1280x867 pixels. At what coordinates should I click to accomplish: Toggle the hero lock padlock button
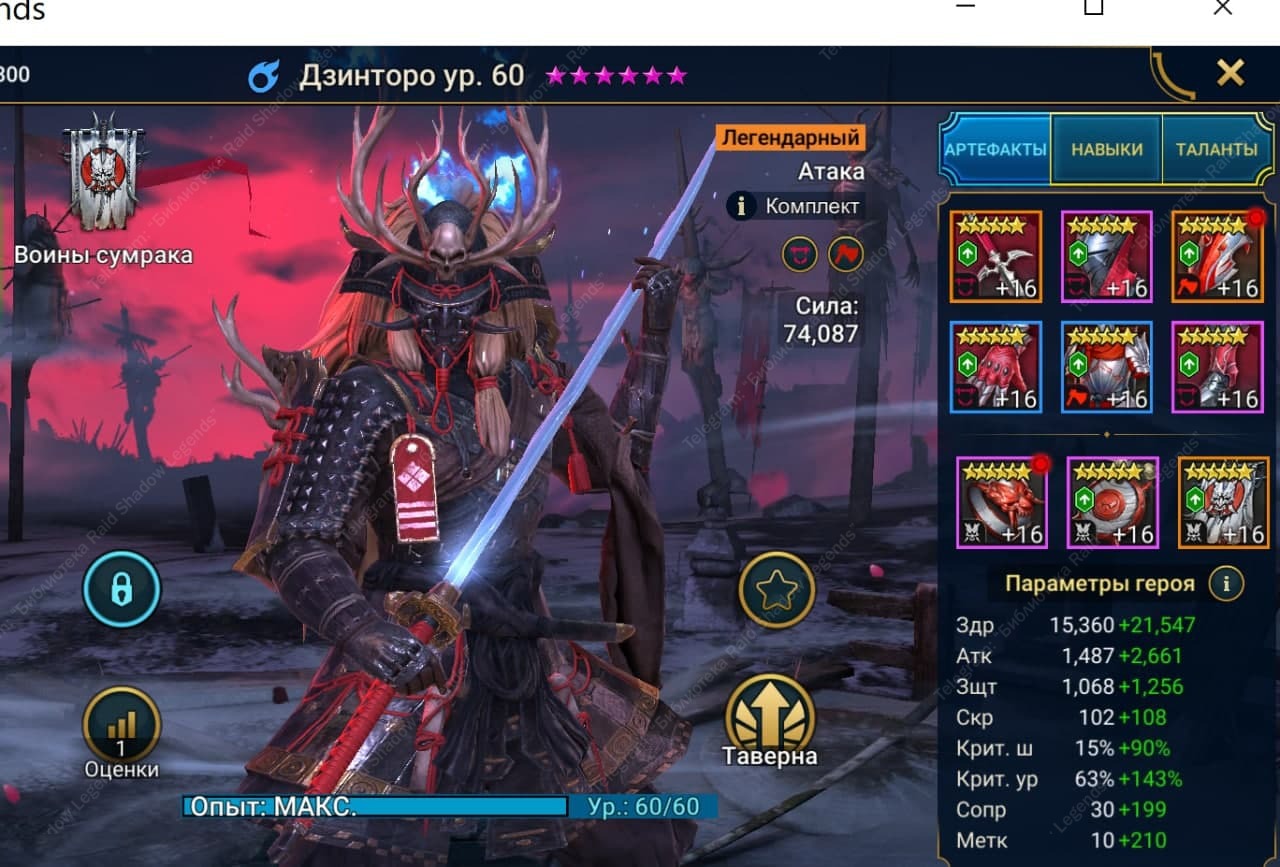pos(122,589)
